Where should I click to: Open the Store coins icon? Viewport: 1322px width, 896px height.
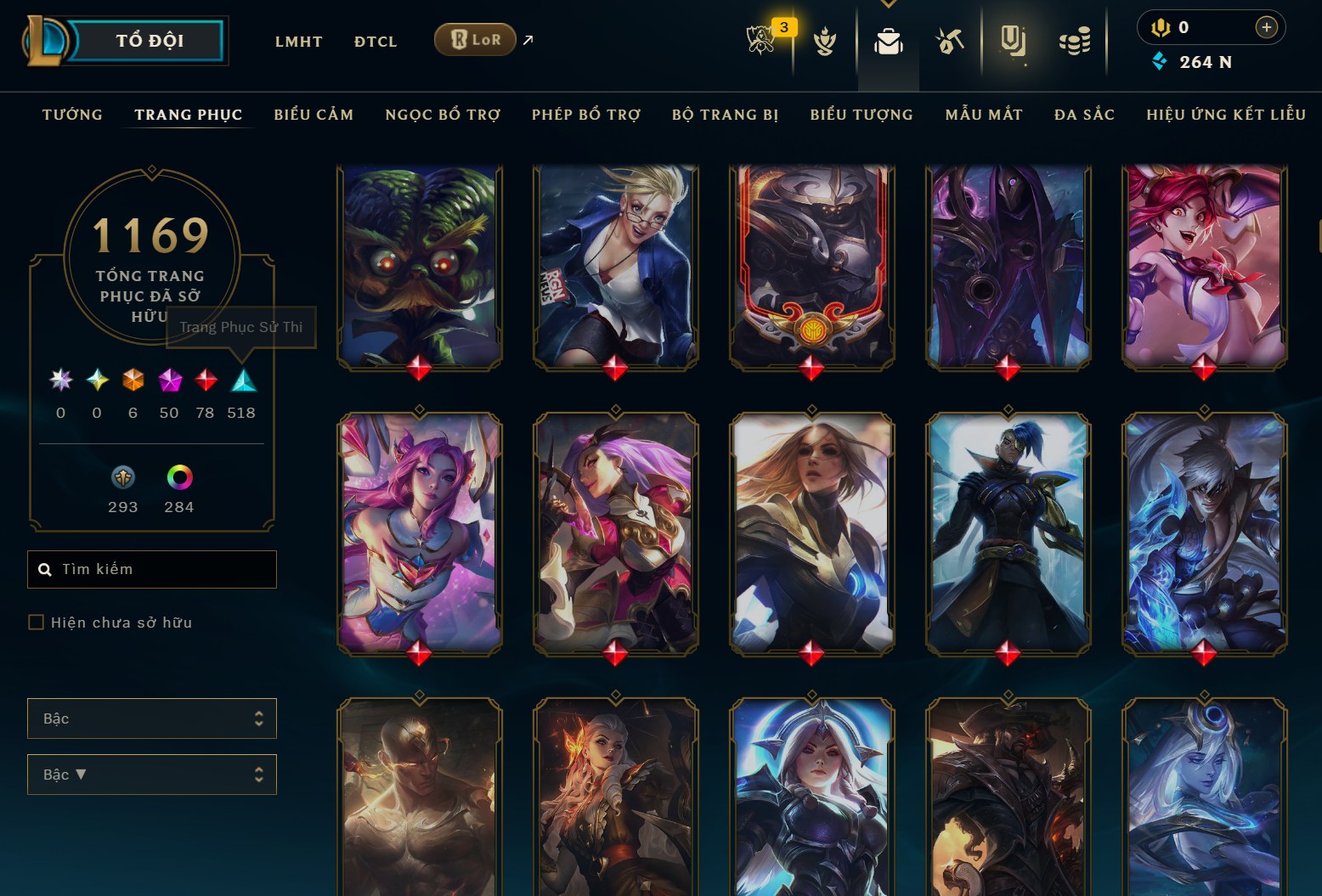click(x=1074, y=40)
